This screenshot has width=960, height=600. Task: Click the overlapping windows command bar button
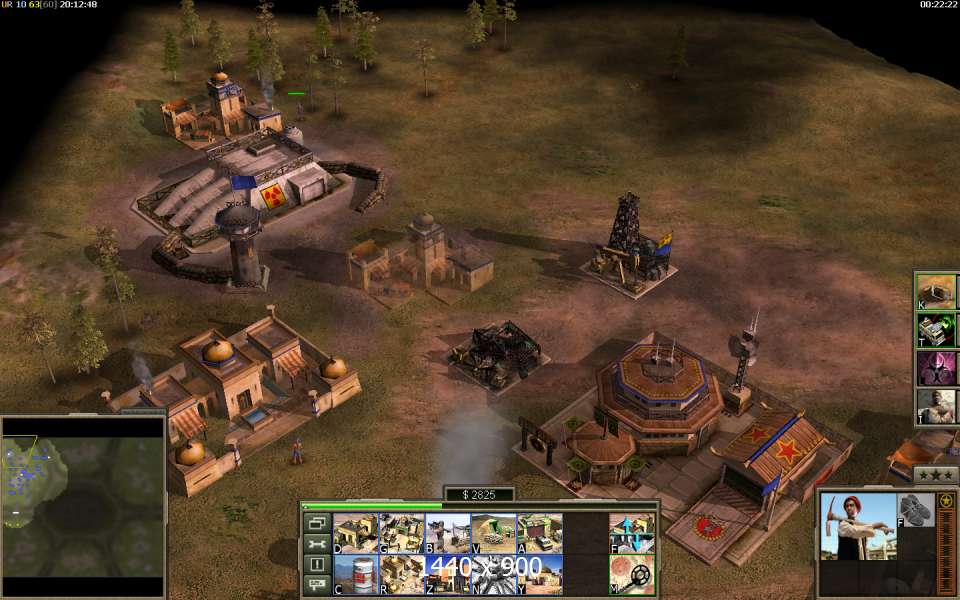(x=316, y=523)
